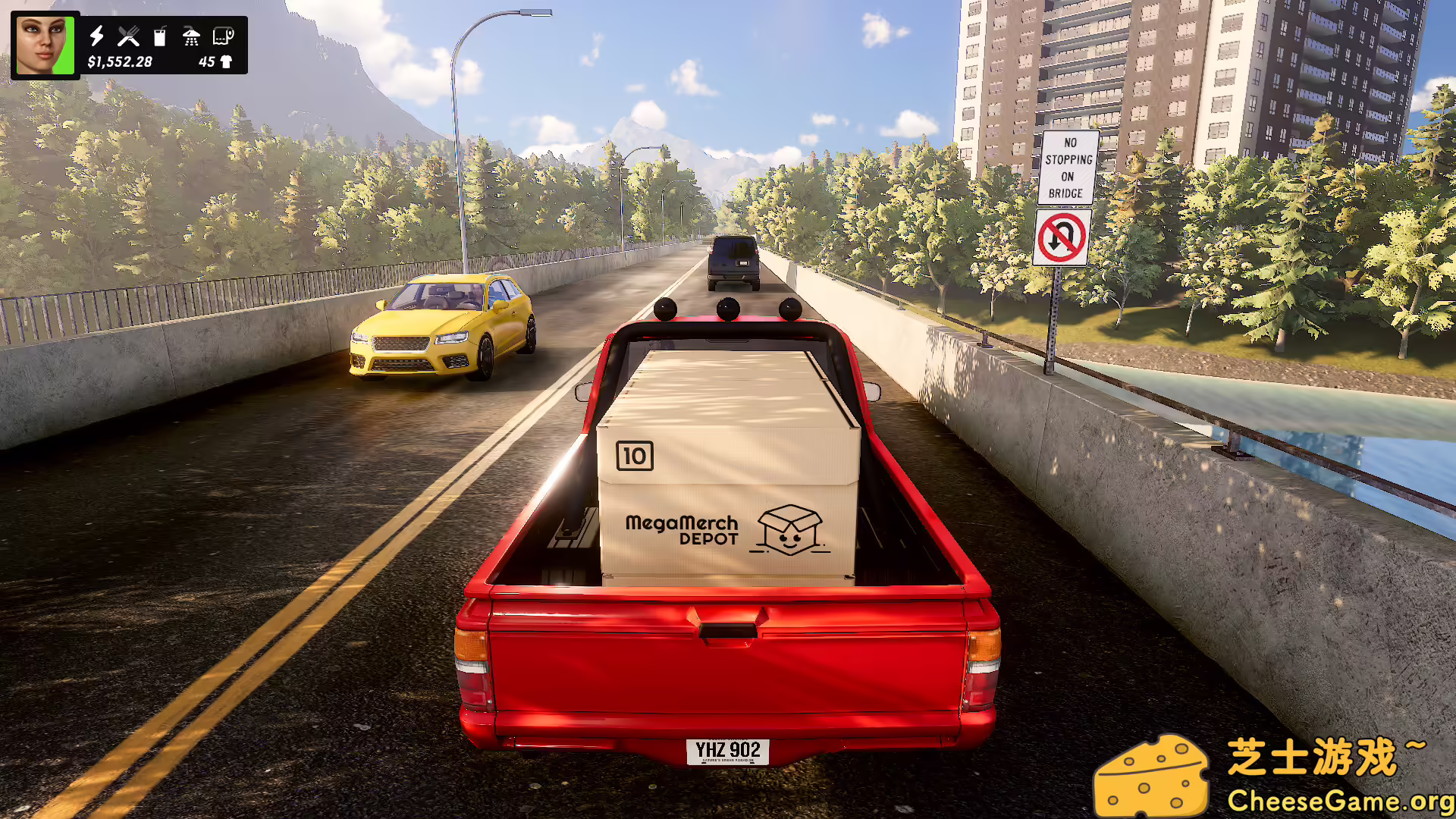The width and height of the screenshot is (1456, 819).
Task: Click the energy lightning bolt icon
Action: click(97, 34)
